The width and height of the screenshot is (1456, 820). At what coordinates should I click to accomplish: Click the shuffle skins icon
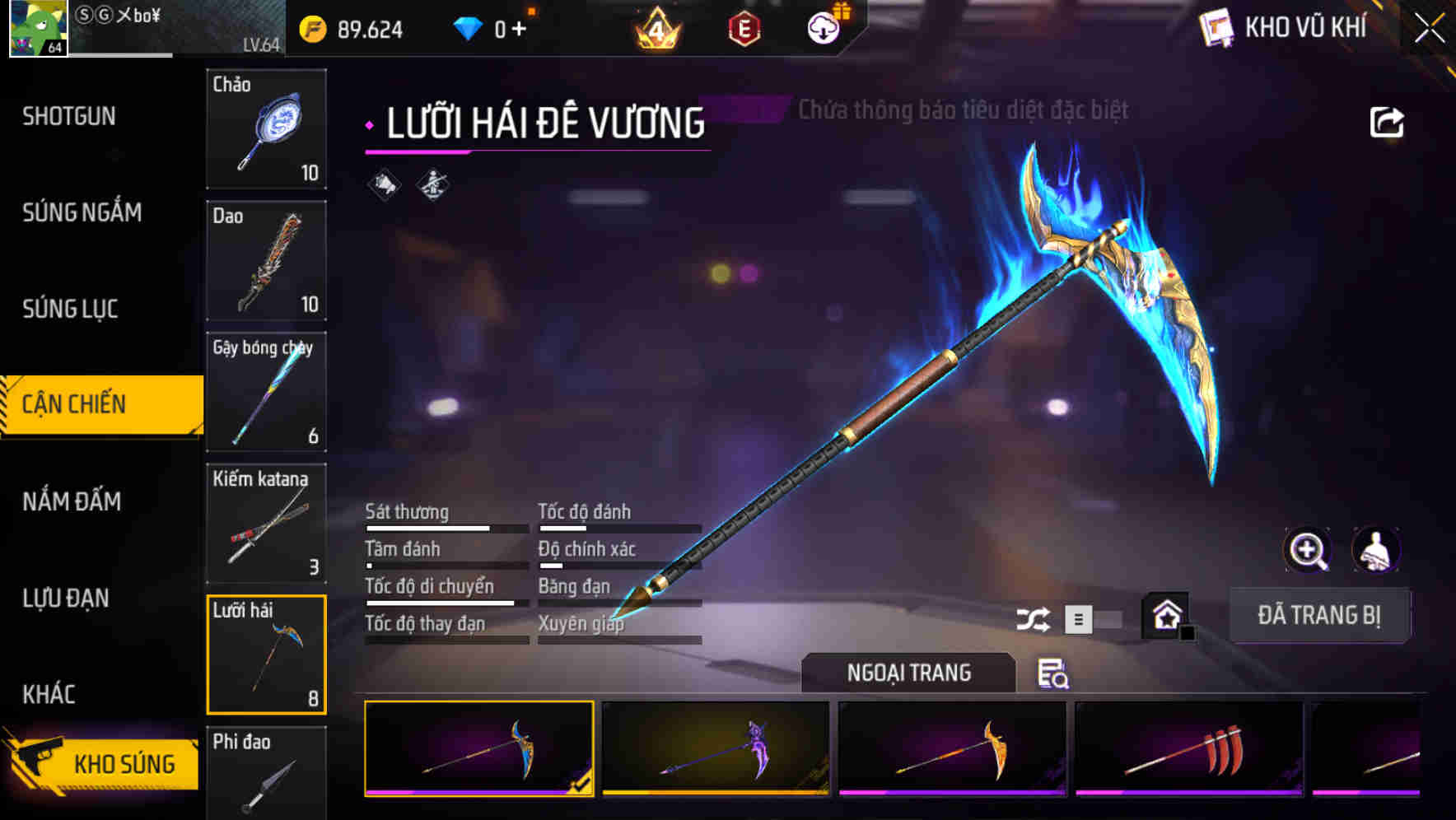[x=1033, y=617]
